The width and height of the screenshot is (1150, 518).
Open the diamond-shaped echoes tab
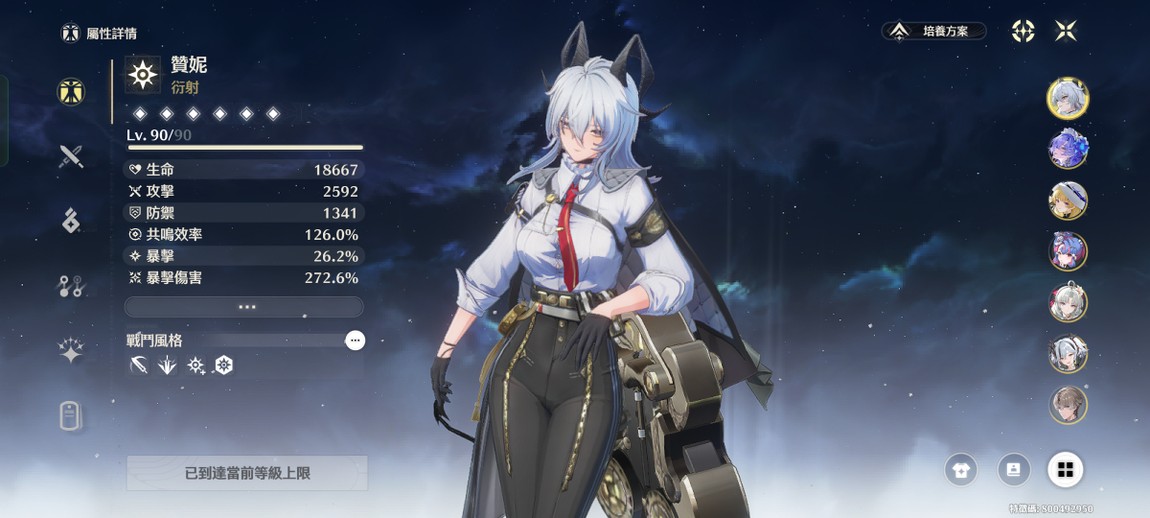tap(70, 221)
